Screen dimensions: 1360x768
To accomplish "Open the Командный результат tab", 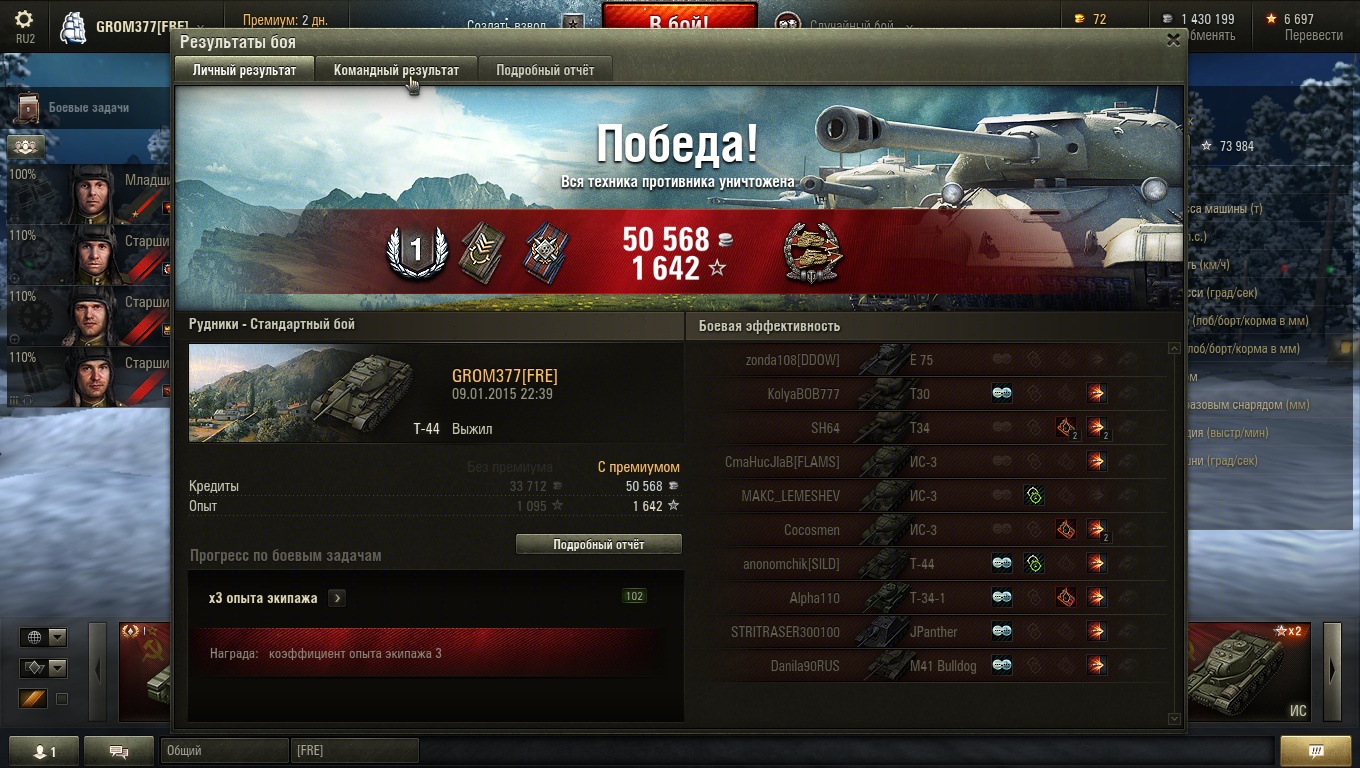I will coord(396,70).
